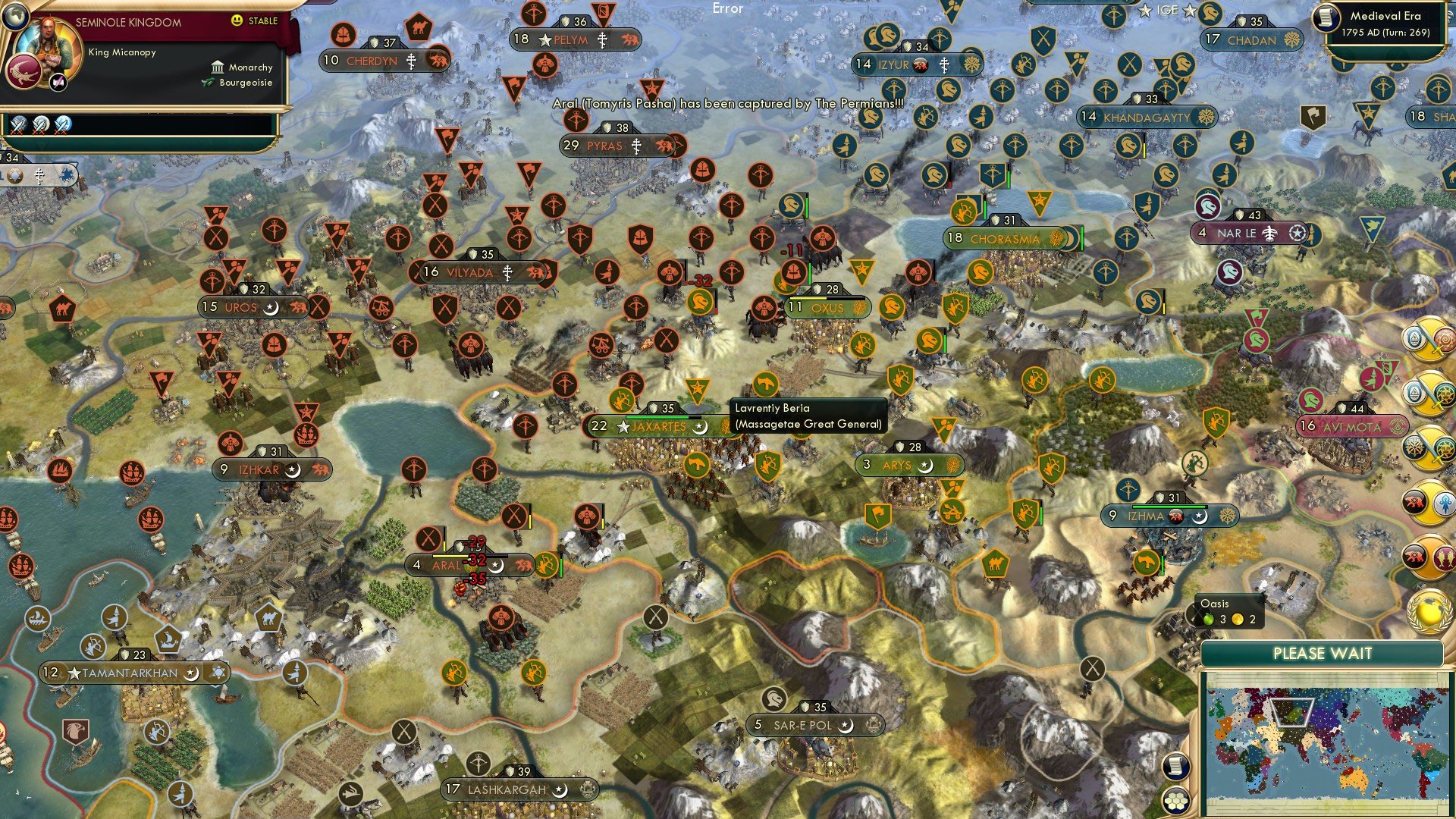Select the Chorasmia city banner
1456x819 pixels.
point(1005,239)
